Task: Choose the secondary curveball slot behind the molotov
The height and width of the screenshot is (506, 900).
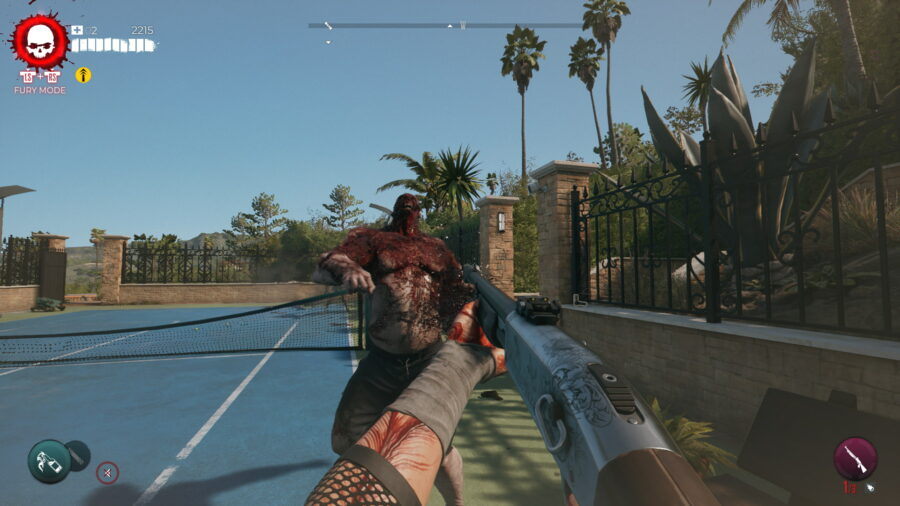Action: point(78,455)
